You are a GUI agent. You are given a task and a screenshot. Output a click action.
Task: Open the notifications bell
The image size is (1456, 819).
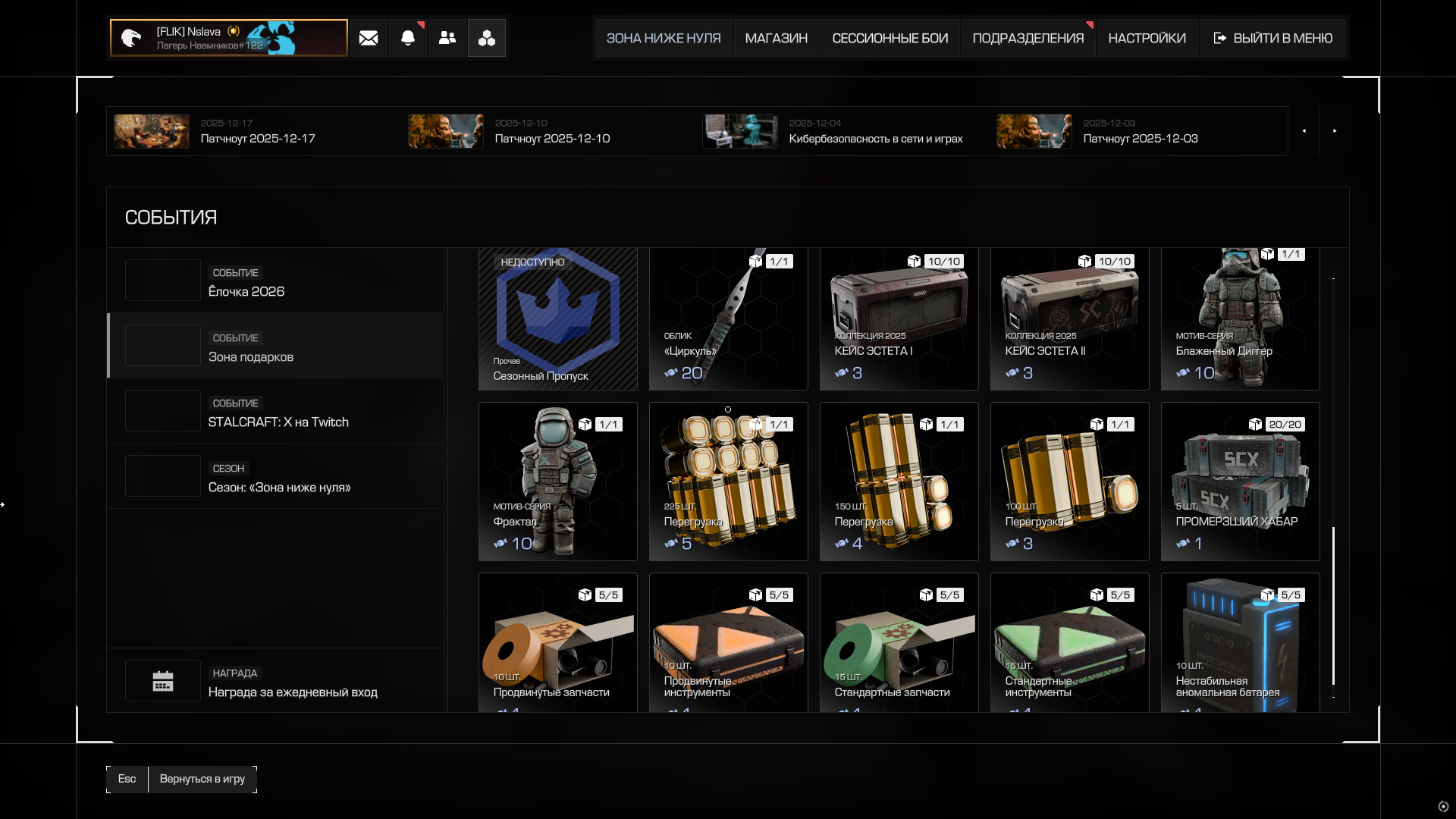click(408, 38)
